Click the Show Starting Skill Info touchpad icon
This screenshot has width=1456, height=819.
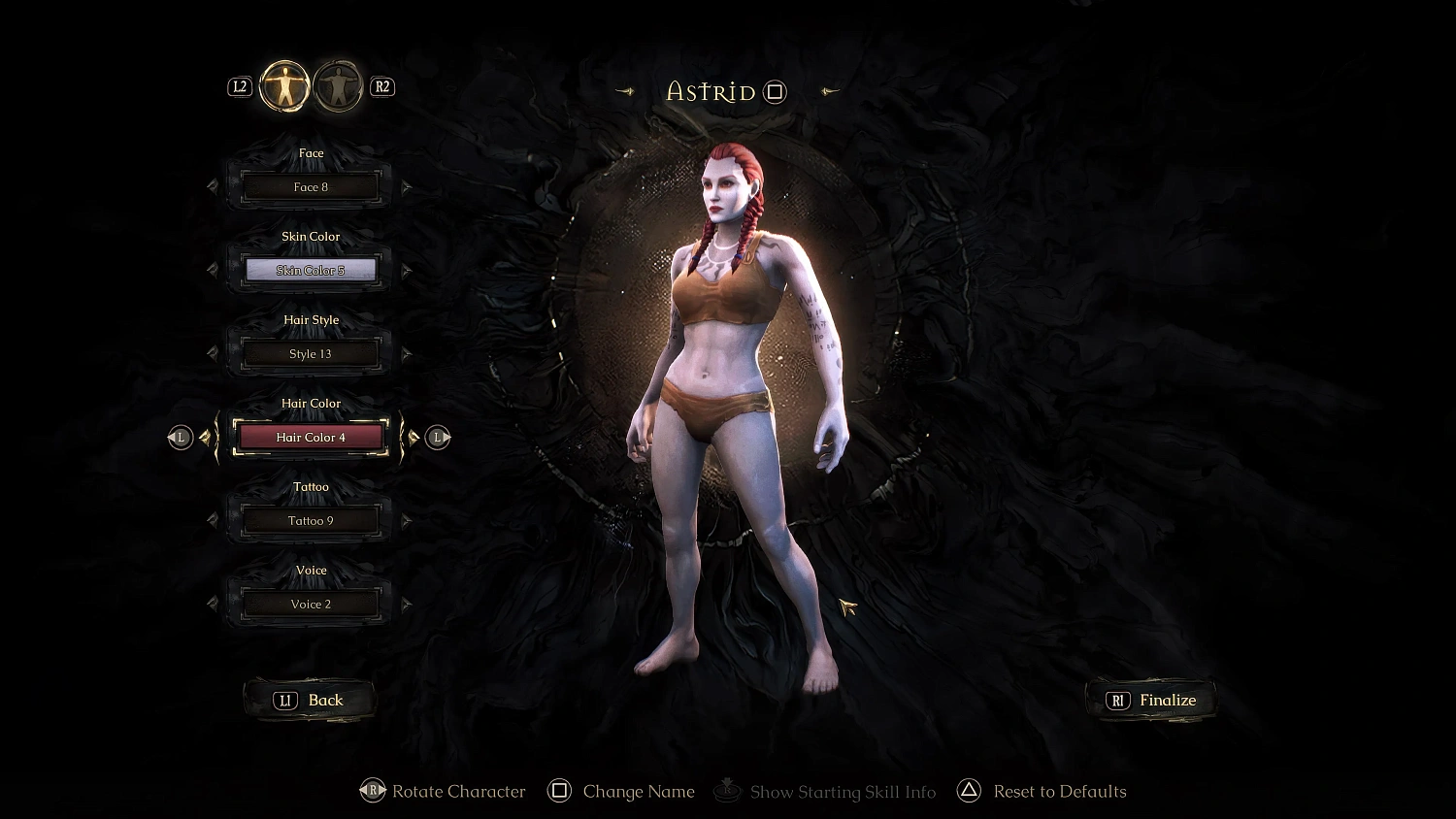(726, 791)
